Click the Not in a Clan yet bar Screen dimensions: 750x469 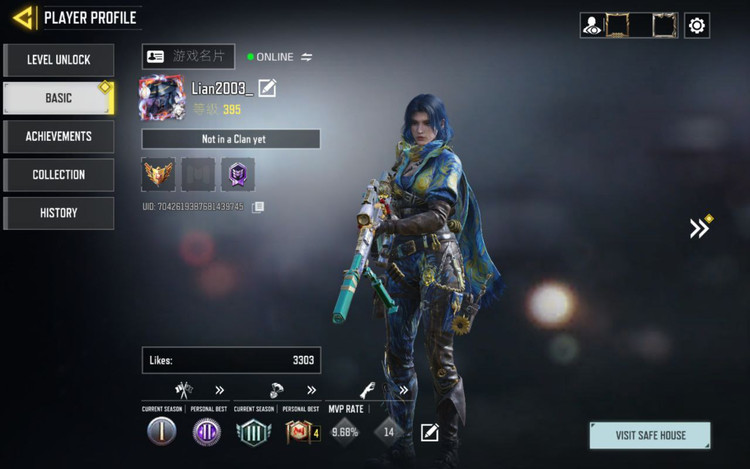coord(231,139)
